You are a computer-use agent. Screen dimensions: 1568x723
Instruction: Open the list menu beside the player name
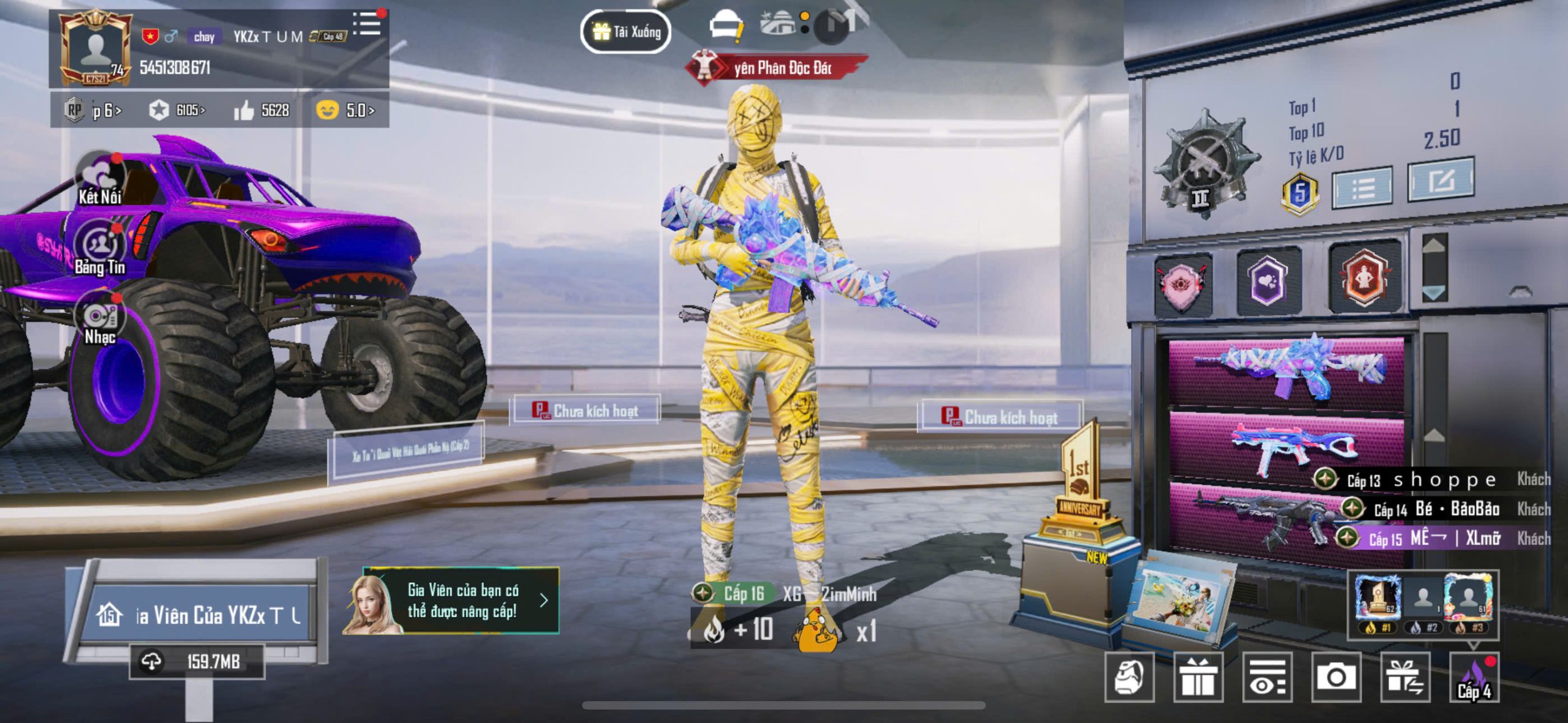(x=367, y=24)
